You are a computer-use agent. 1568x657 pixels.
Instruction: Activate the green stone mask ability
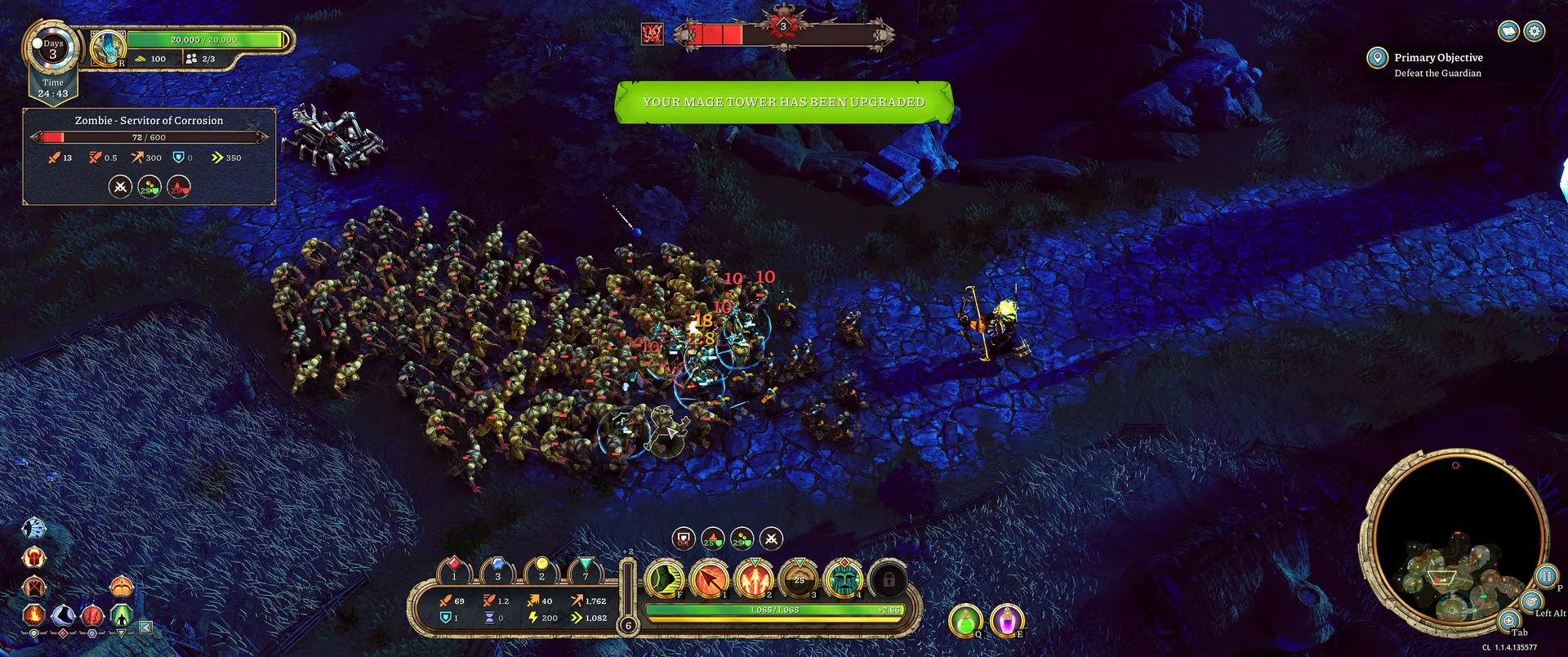(844, 579)
